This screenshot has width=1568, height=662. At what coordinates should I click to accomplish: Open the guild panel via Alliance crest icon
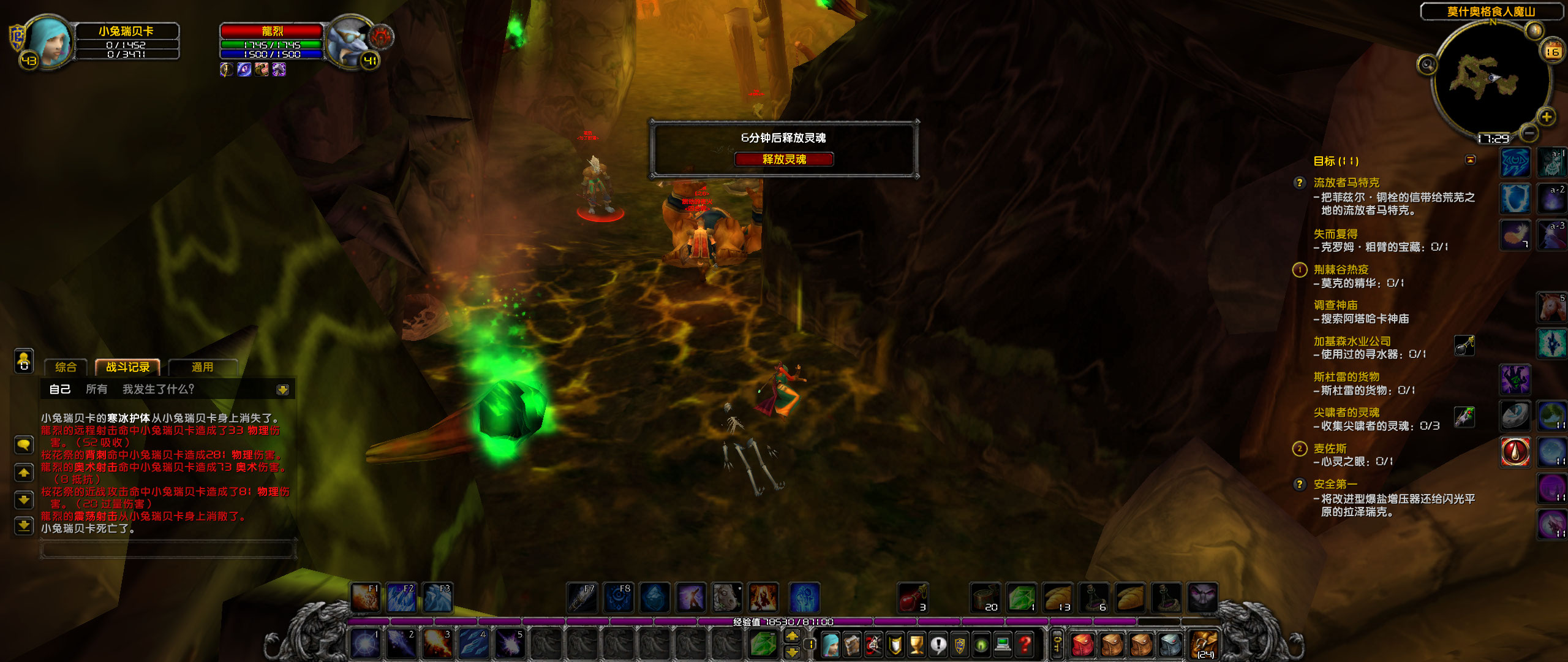(958, 645)
